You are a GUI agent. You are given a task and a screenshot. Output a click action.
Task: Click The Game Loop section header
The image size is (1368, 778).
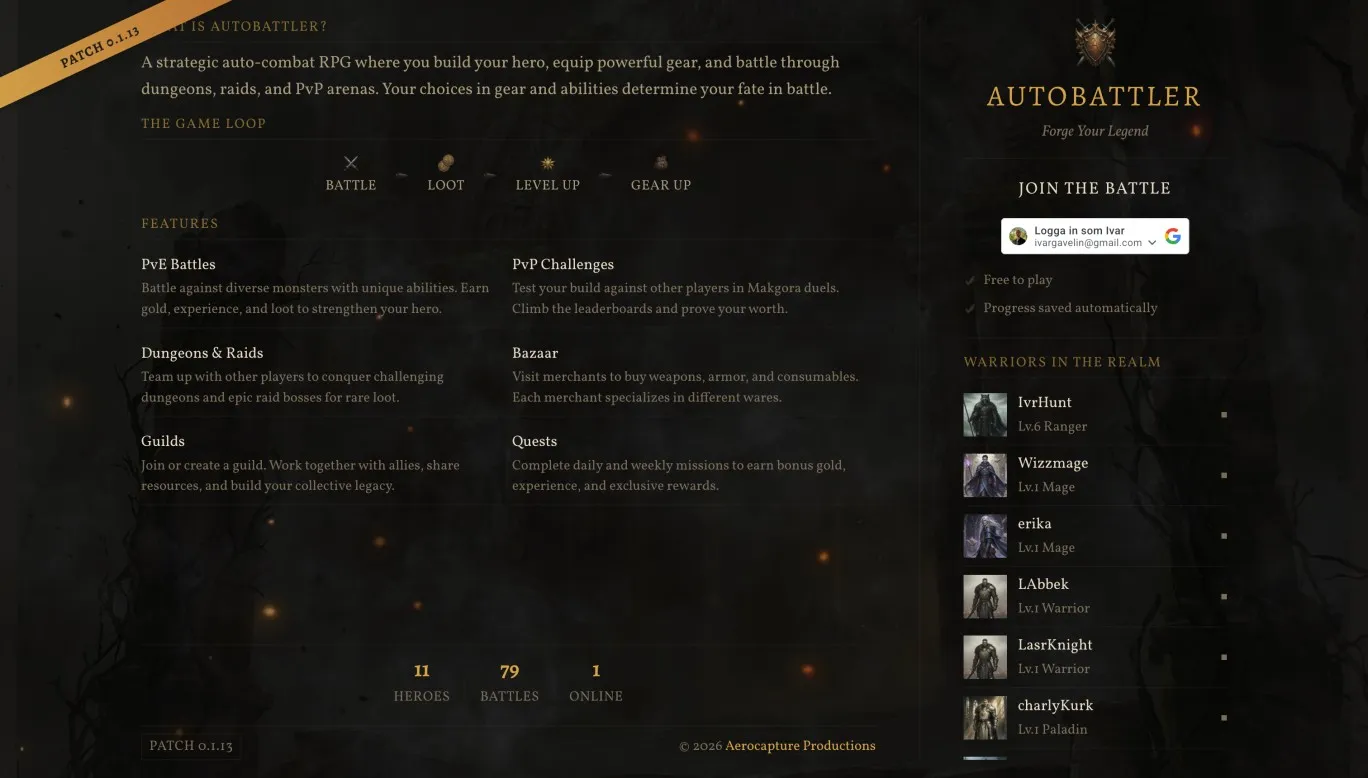click(204, 123)
